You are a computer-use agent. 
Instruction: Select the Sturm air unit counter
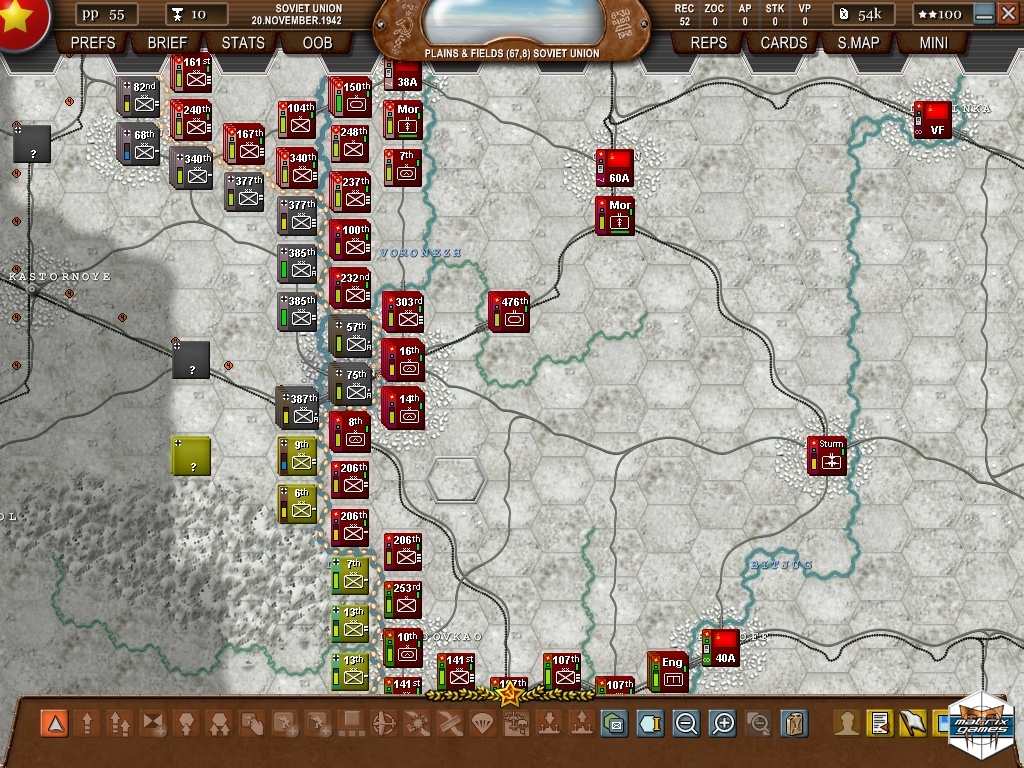coord(827,455)
